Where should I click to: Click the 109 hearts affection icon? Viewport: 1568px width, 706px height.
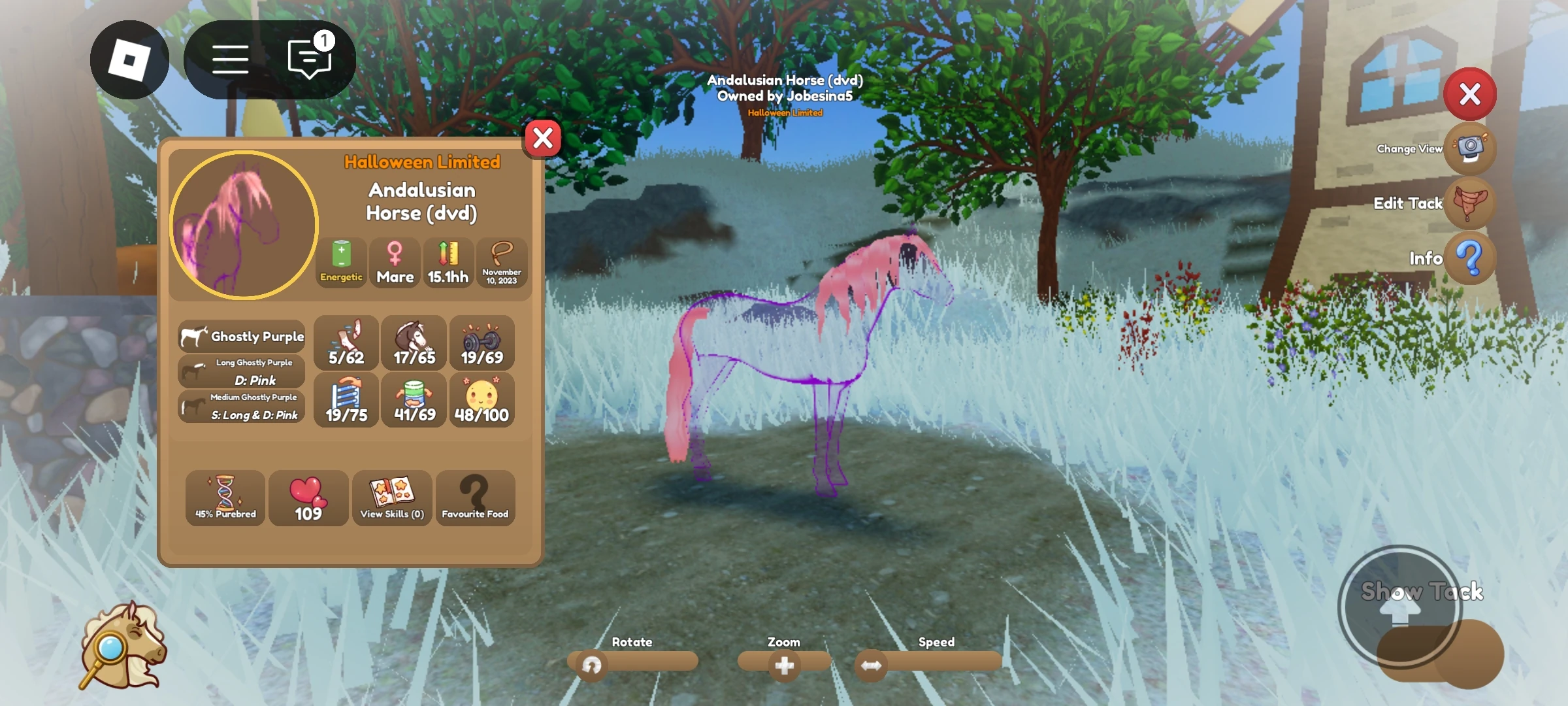click(x=308, y=498)
